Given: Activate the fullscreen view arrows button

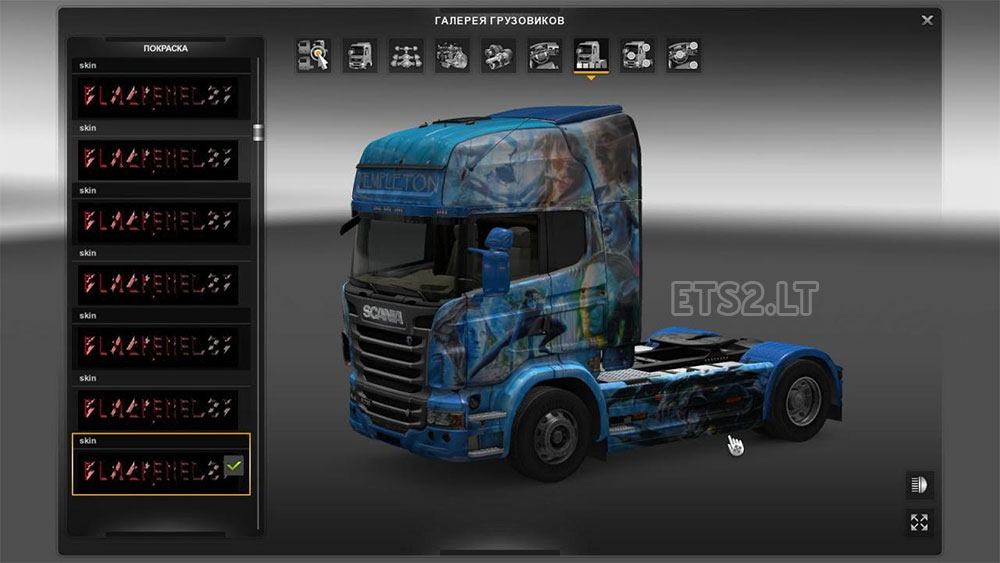Looking at the screenshot, I should [x=919, y=522].
